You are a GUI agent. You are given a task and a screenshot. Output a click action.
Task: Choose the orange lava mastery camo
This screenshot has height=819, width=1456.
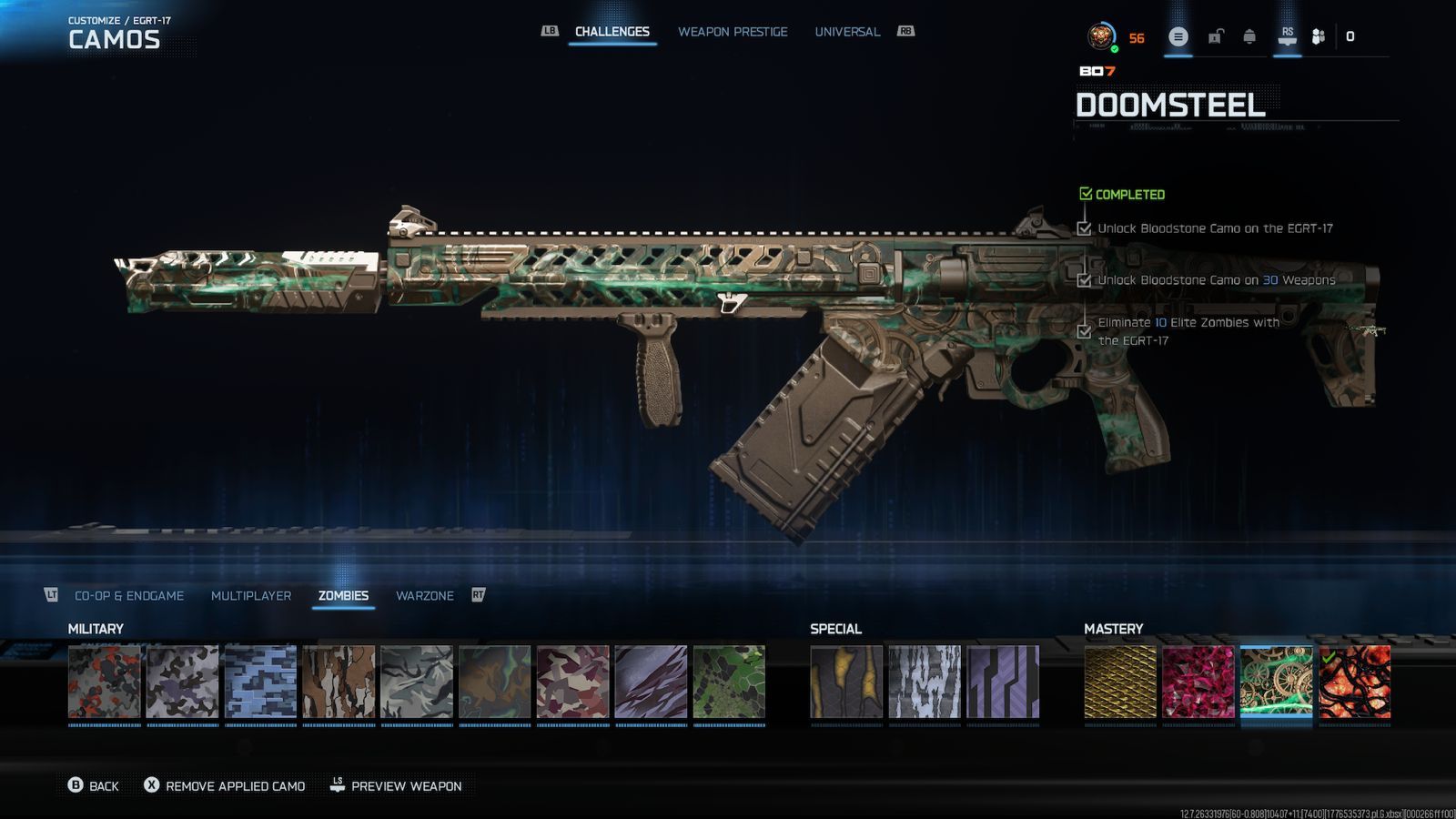point(1354,682)
